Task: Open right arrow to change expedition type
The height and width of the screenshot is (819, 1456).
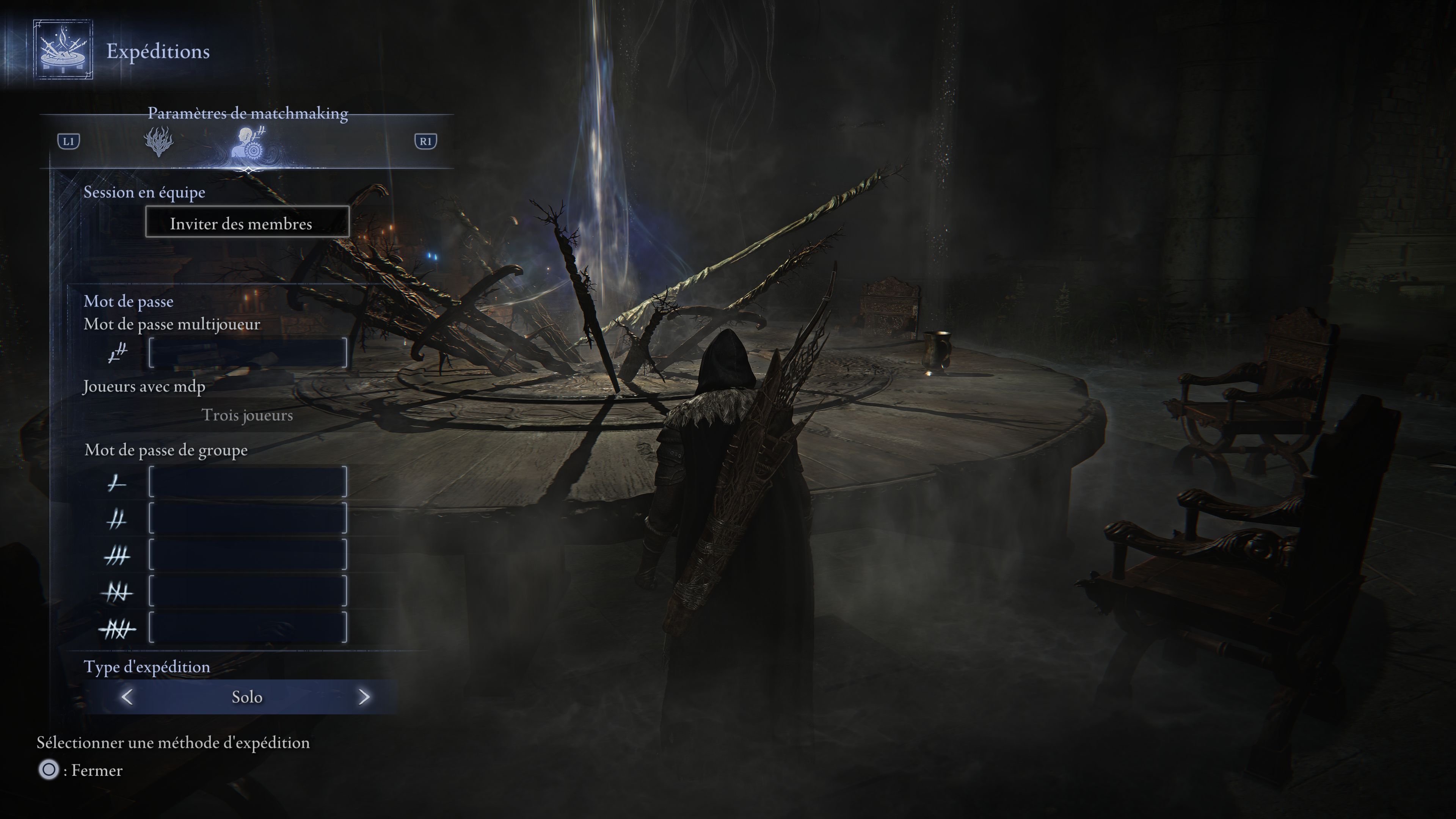Action: click(364, 697)
